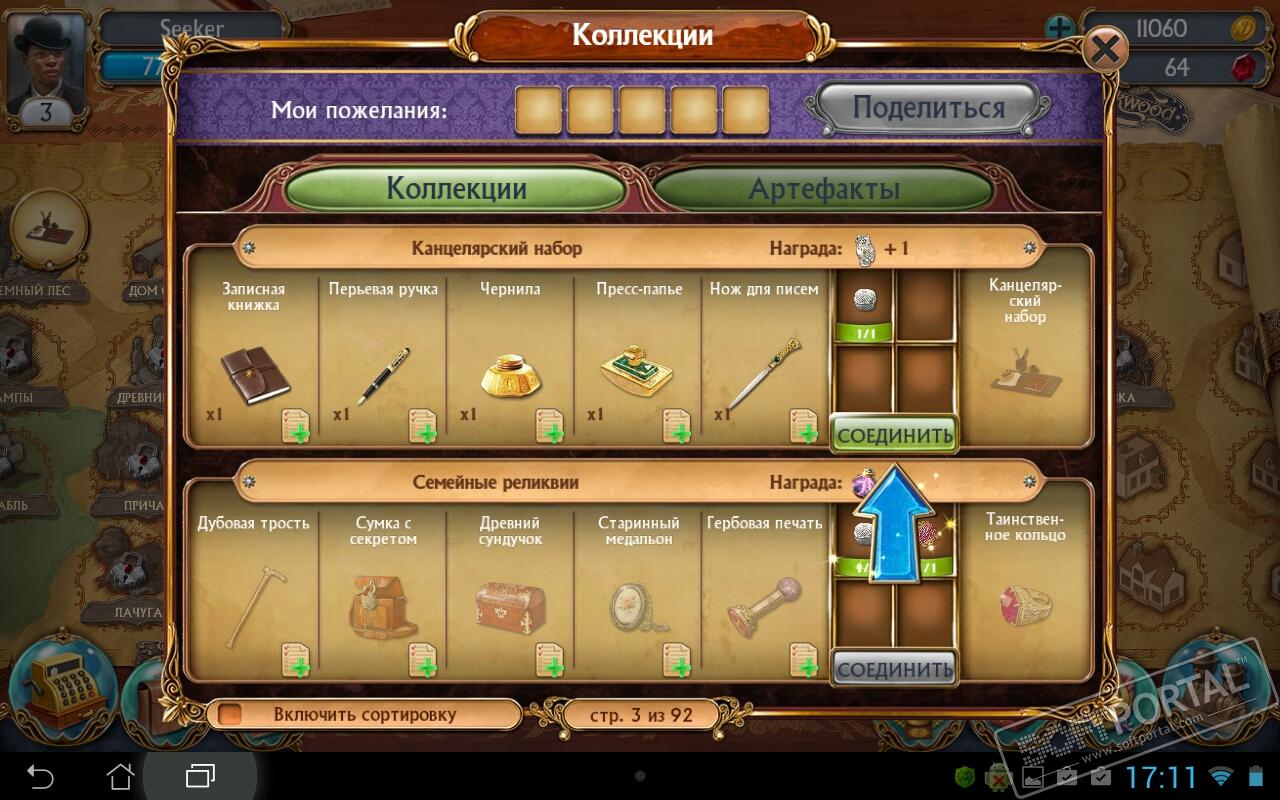Tap the Android back arrow
The width and height of the screenshot is (1280, 800).
[40, 775]
